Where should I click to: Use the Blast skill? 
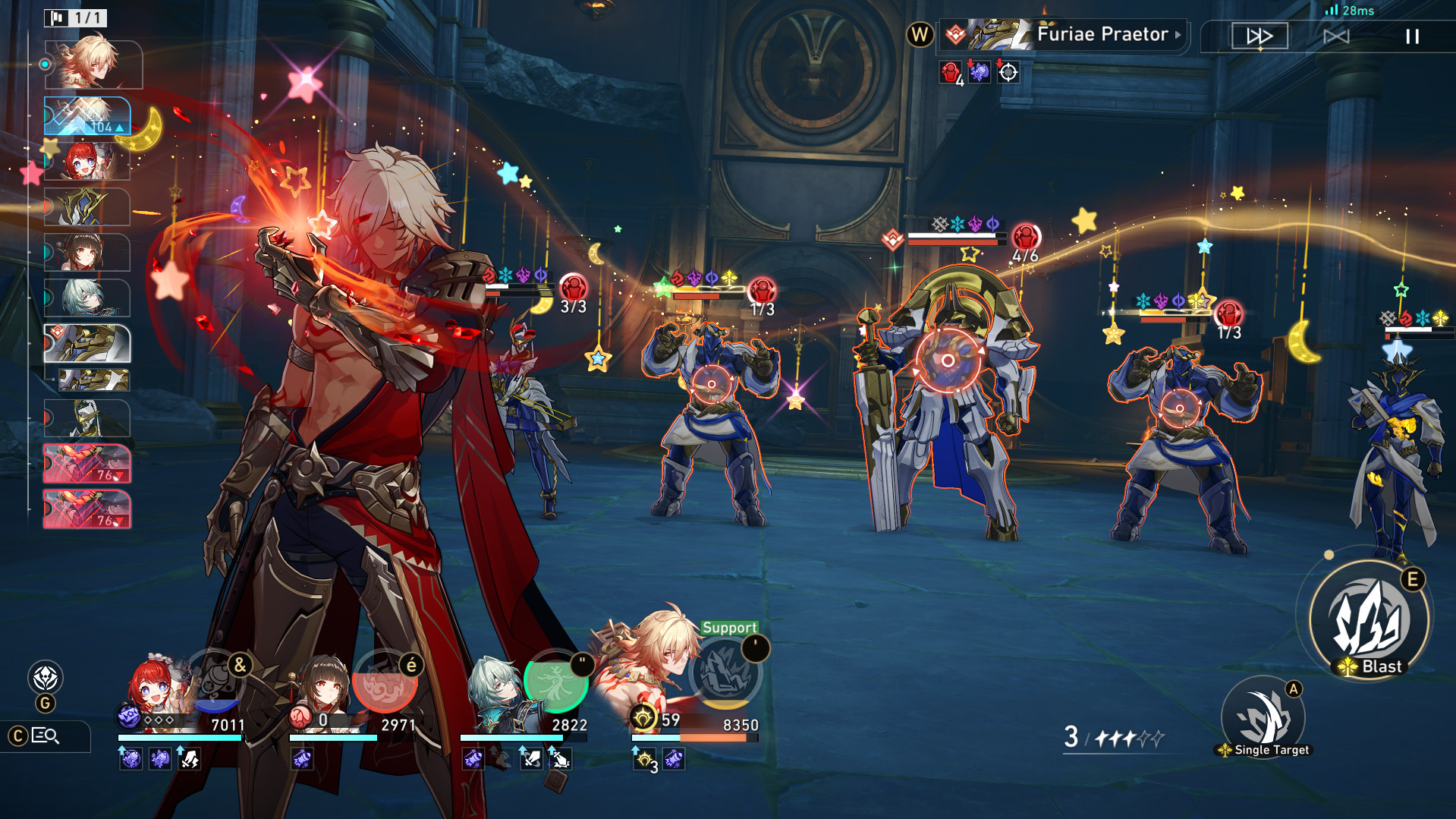click(x=1370, y=619)
